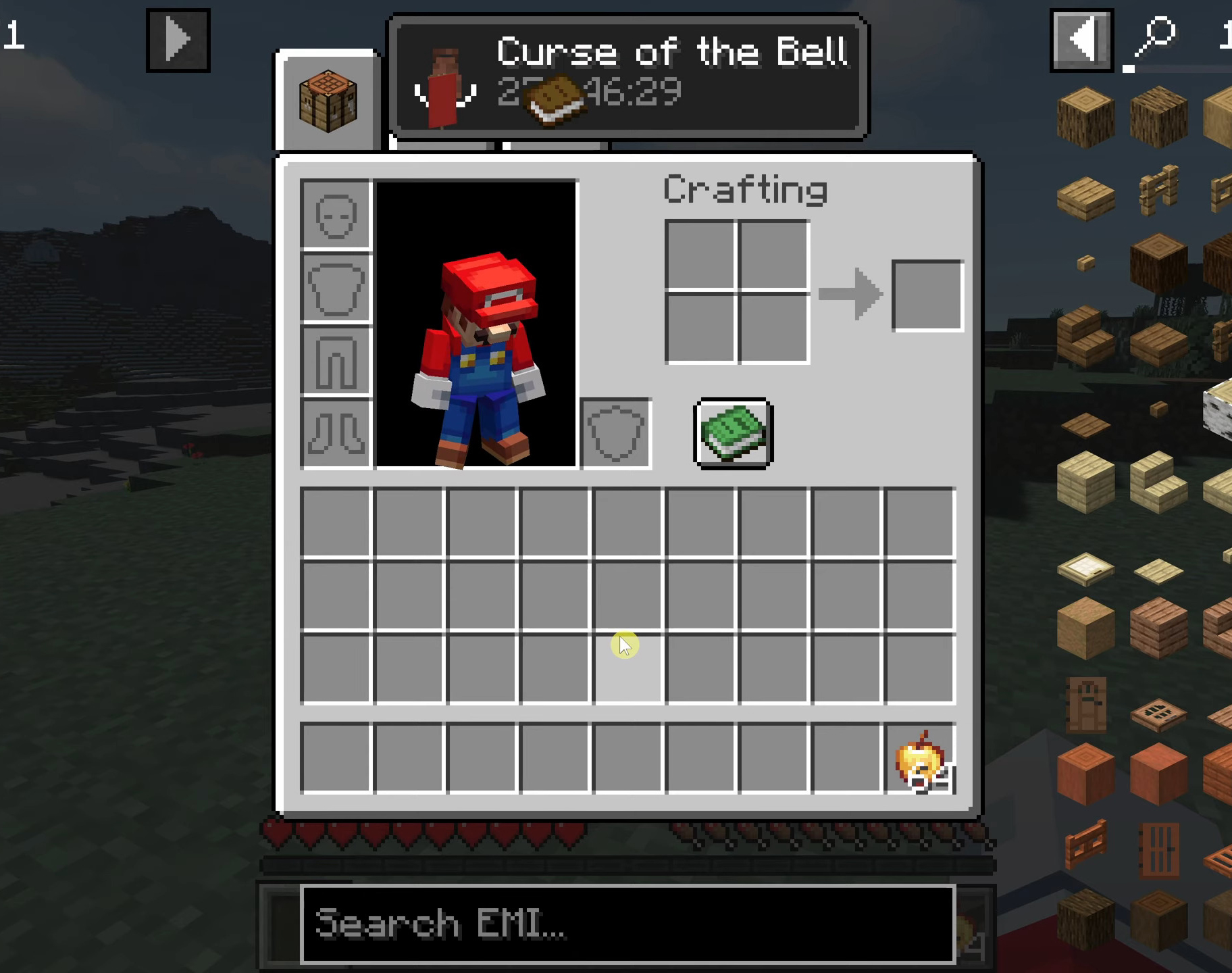Select the chestplate armor slot

click(x=336, y=289)
